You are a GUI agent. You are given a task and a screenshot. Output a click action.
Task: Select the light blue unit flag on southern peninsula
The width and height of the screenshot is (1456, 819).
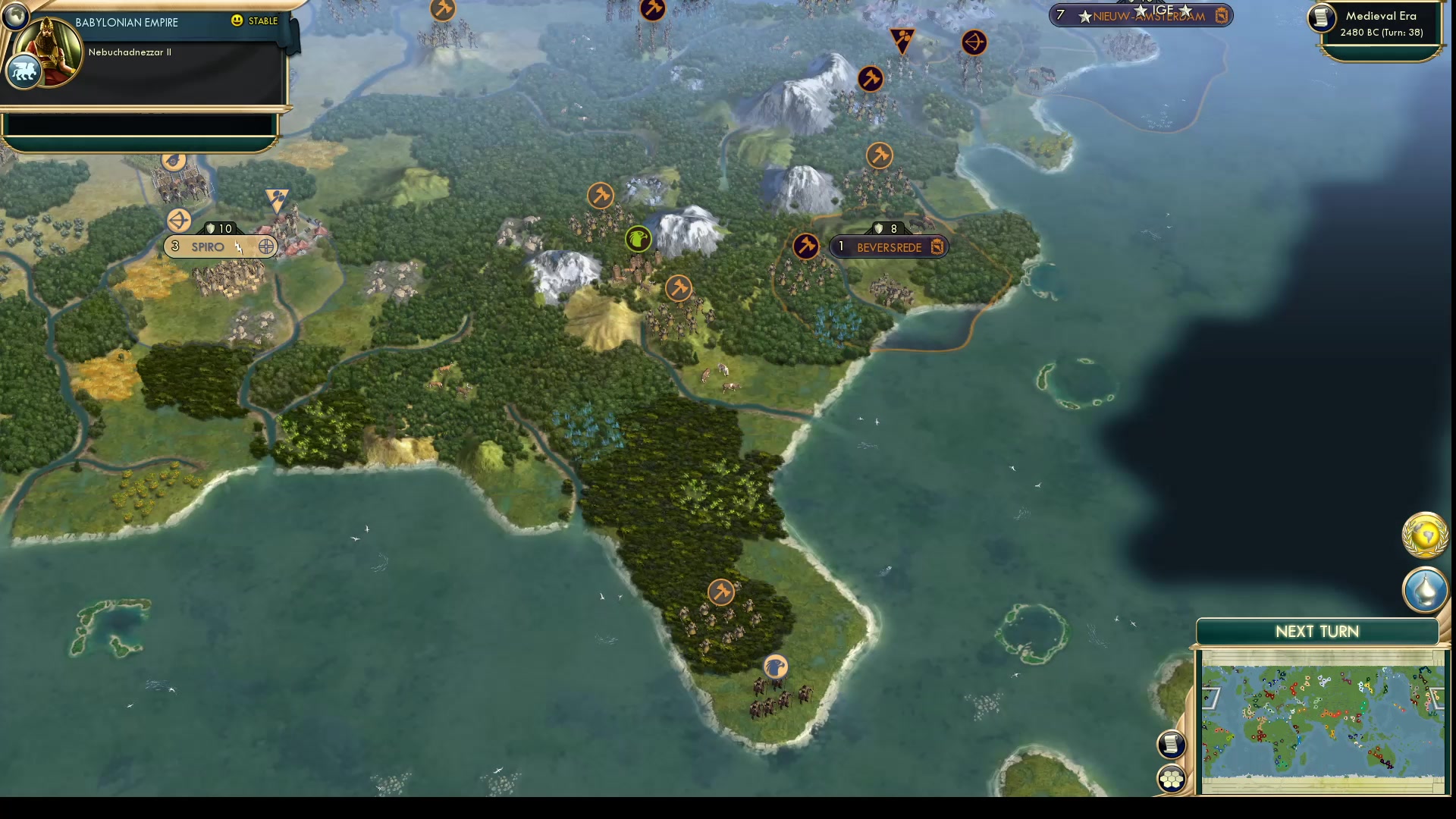pos(775,667)
